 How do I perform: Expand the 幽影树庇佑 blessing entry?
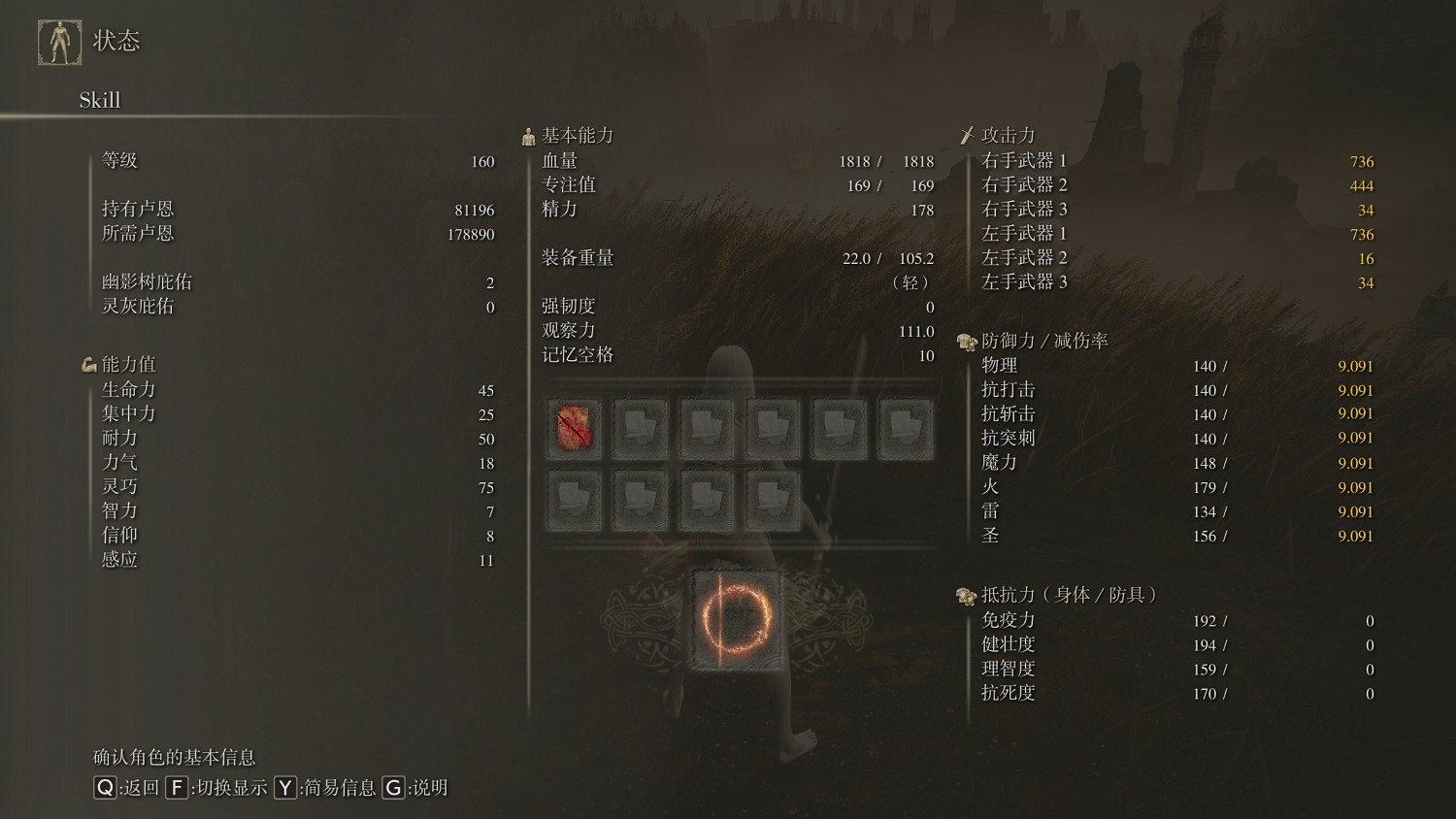tap(144, 281)
